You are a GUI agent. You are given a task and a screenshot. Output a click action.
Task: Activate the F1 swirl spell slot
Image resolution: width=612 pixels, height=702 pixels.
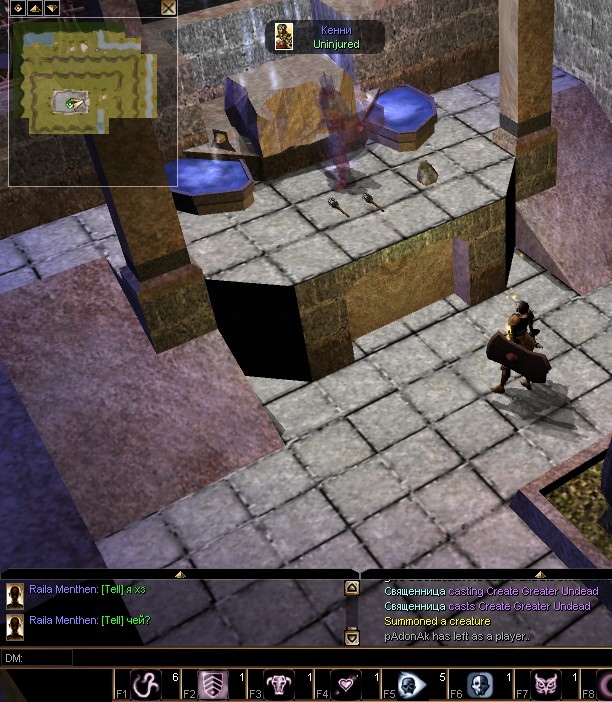pyautogui.click(x=147, y=685)
